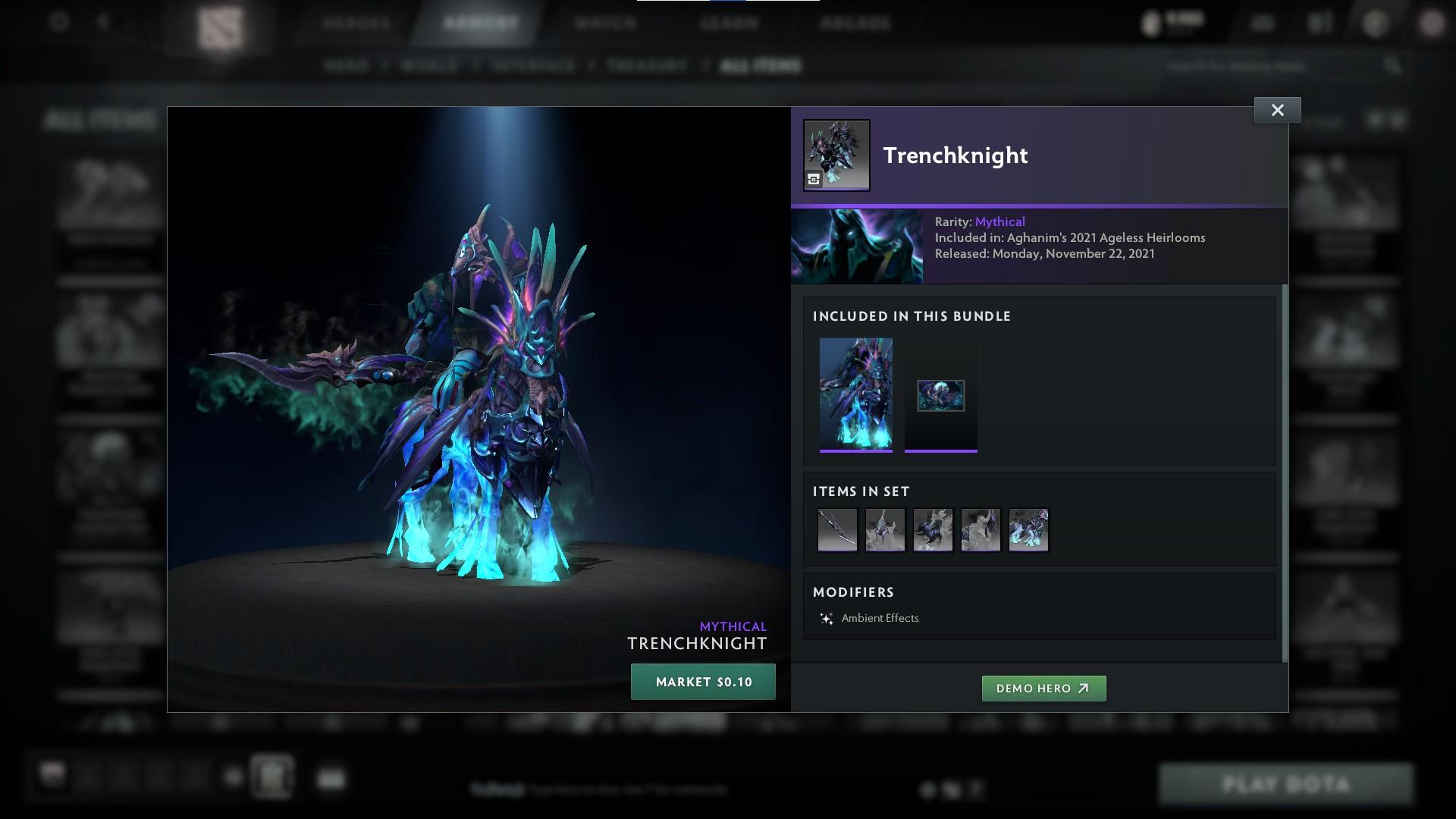Click the preview icon on the Trenchknight bundle thumbnail
This screenshot has width=1456, height=819.
coord(813,179)
